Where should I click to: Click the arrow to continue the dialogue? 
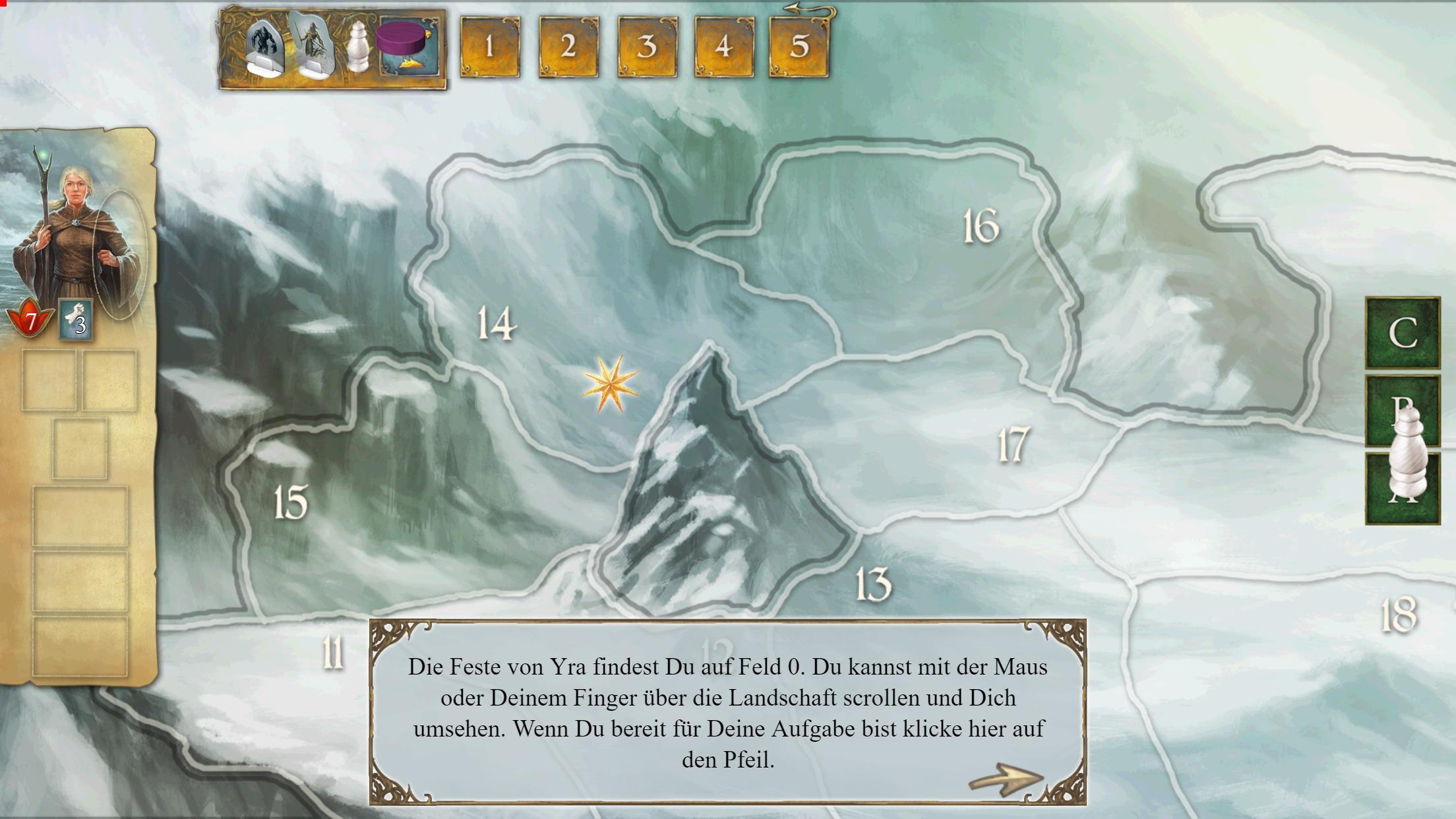[1006, 779]
